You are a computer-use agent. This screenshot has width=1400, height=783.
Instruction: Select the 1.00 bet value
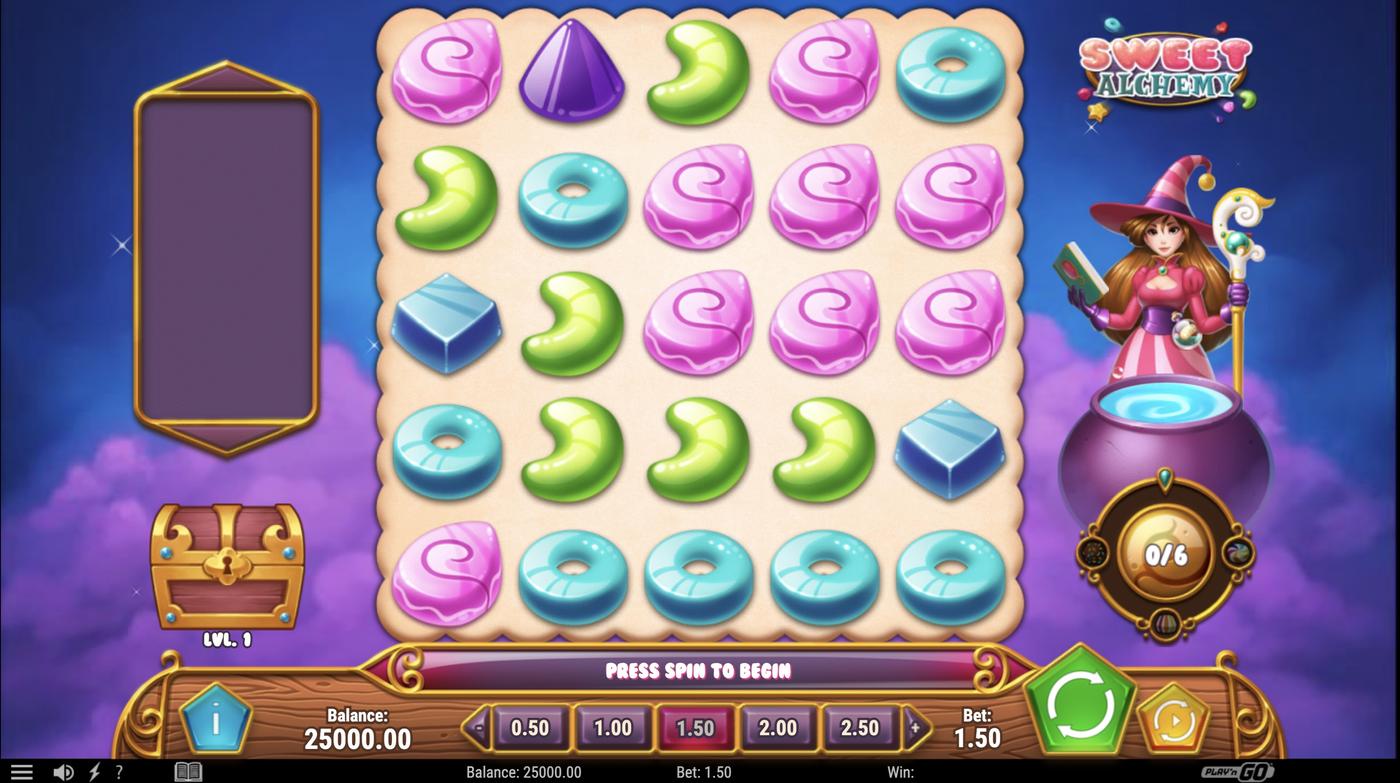tap(613, 728)
